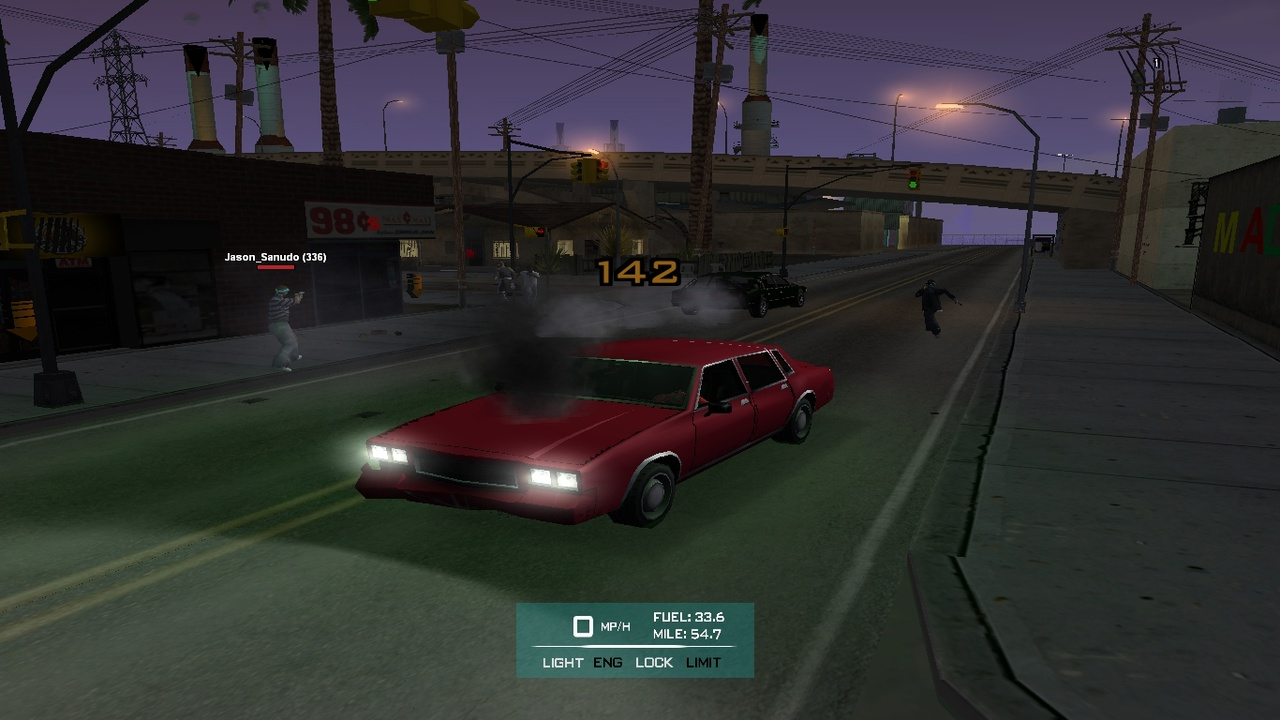Toggle the vehicle LOCK indicator
The height and width of the screenshot is (720, 1280).
pos(654,662)
